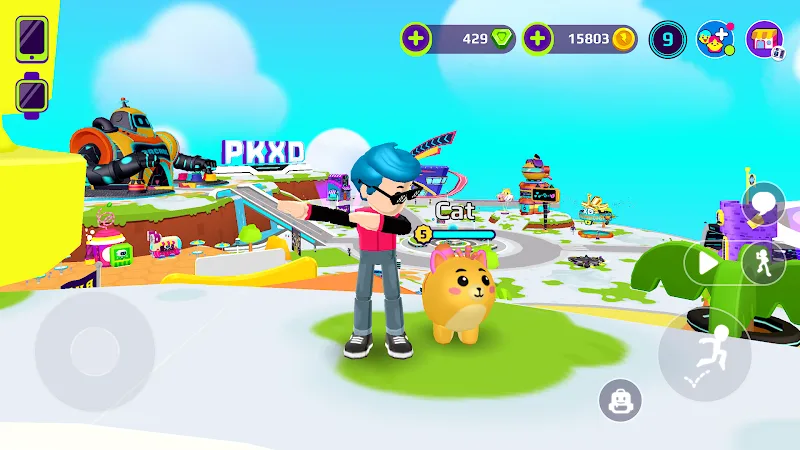Open the level 9 badge

tap(667, 39)
